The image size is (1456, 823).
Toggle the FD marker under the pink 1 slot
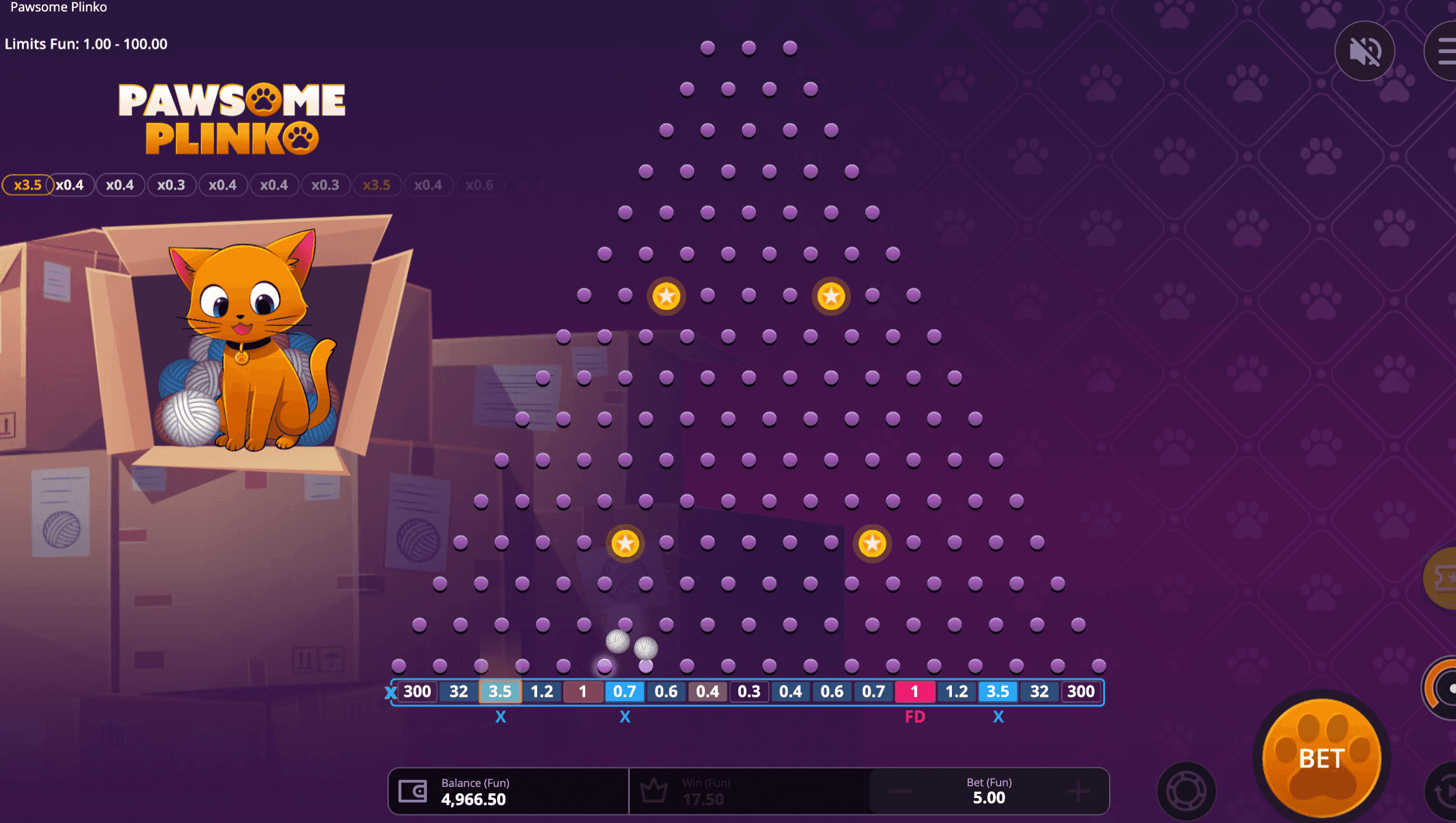click(915, 717)
